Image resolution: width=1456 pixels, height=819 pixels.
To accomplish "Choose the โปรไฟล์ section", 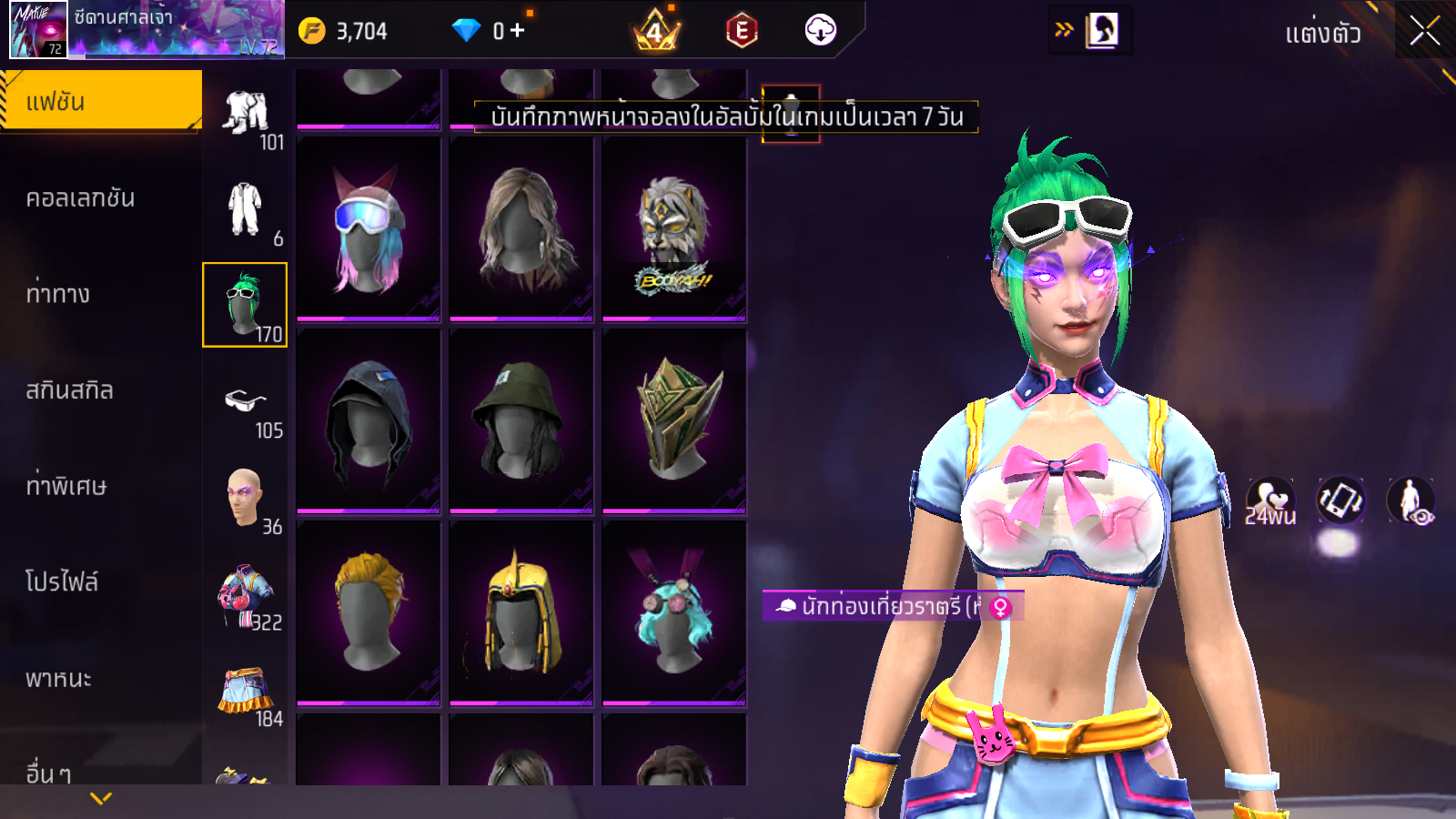I will coord(62,582).
